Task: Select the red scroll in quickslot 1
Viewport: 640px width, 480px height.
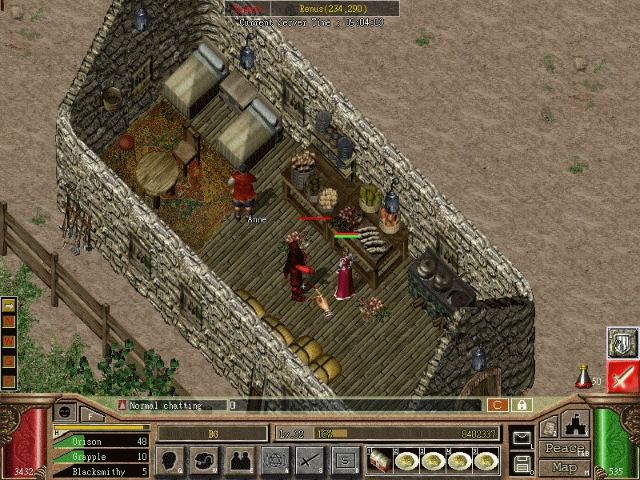Action: tap(380, 460)
